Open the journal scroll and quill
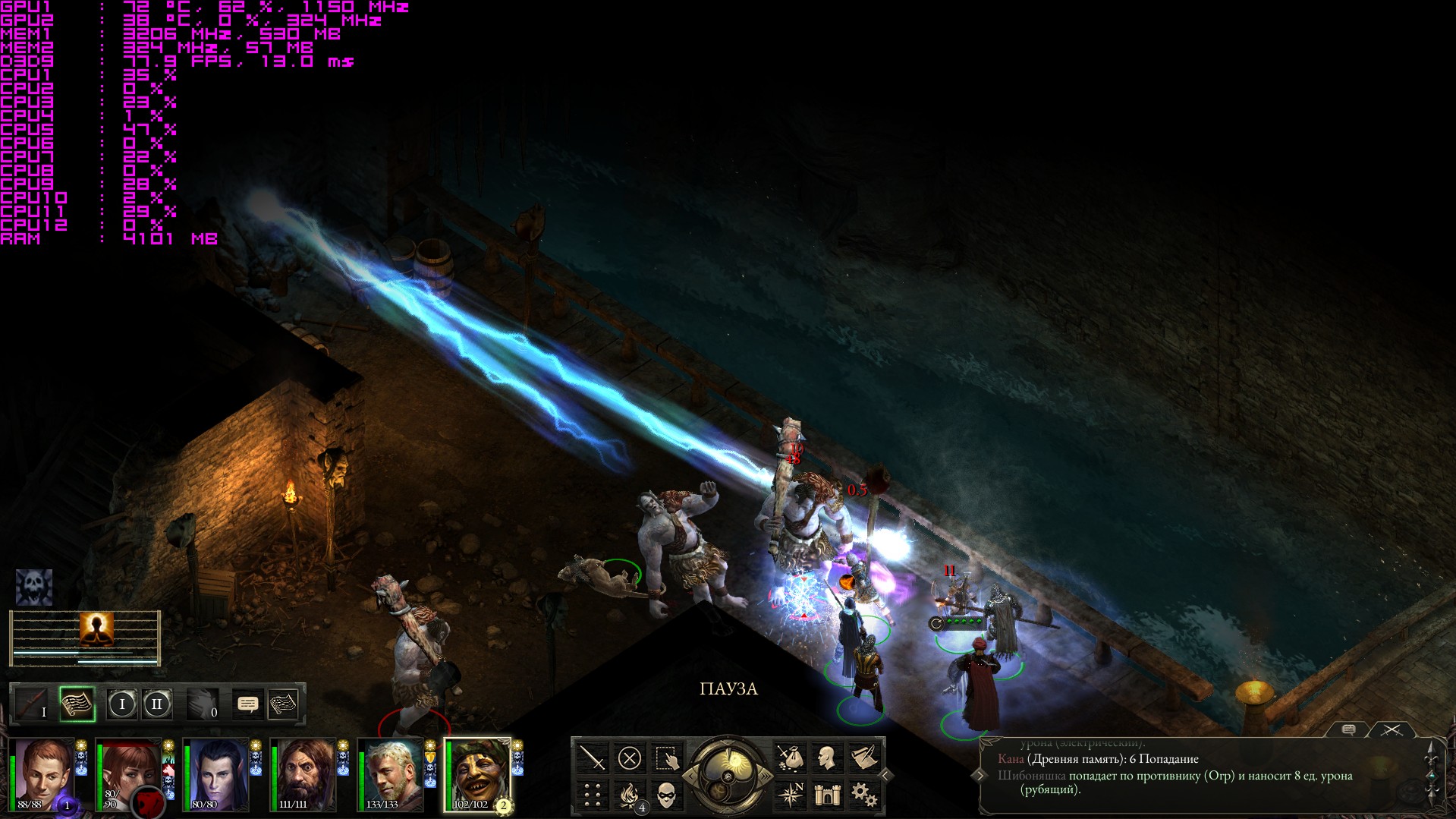 click(863, 758)
